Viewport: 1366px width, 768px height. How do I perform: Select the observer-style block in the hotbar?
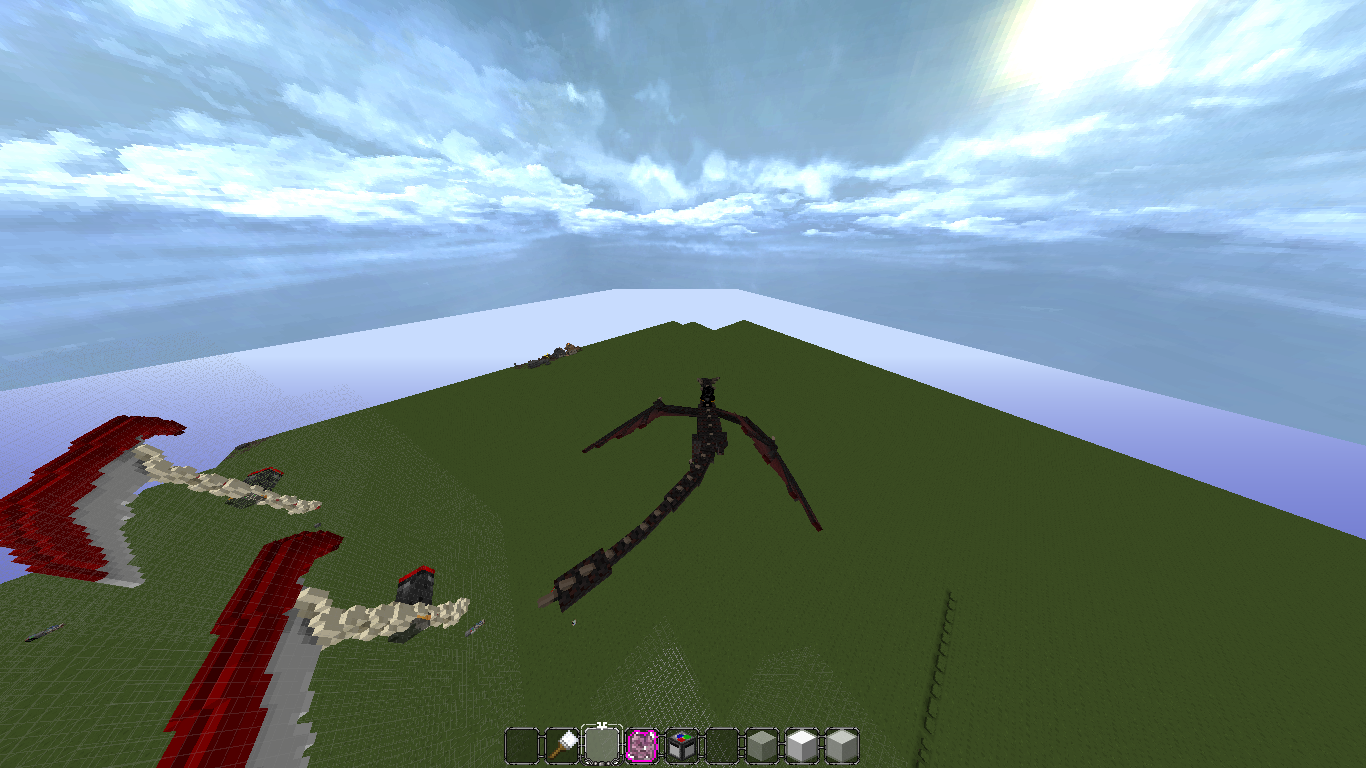681,747
